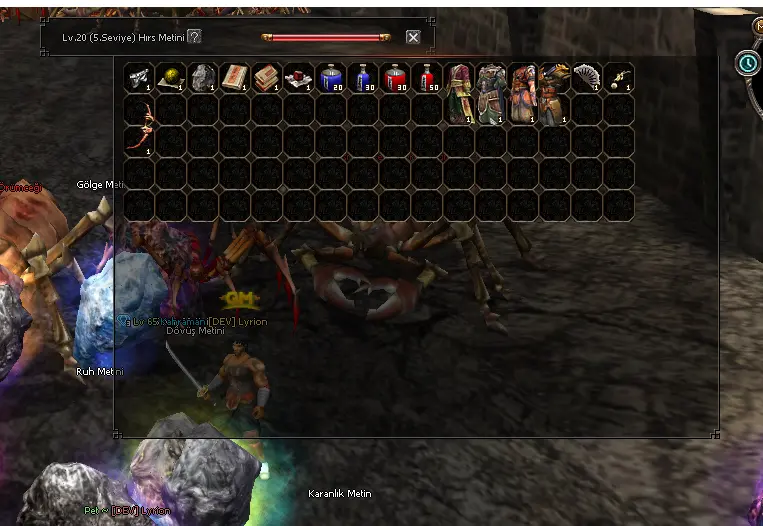Choose the blue potion with count 20
This screenshot has width=763, height=526.
click(x=331, y=77)
